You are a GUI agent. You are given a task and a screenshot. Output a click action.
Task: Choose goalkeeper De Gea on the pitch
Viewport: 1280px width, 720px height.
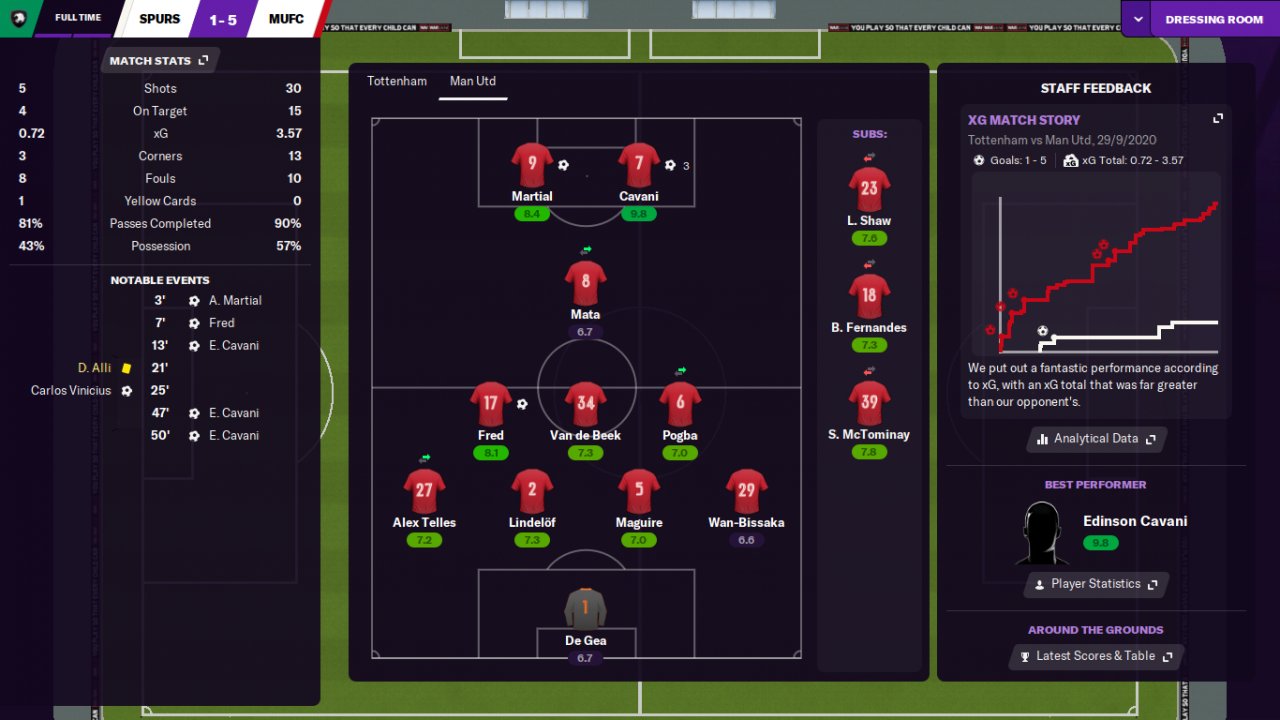[x=585, y=608]
